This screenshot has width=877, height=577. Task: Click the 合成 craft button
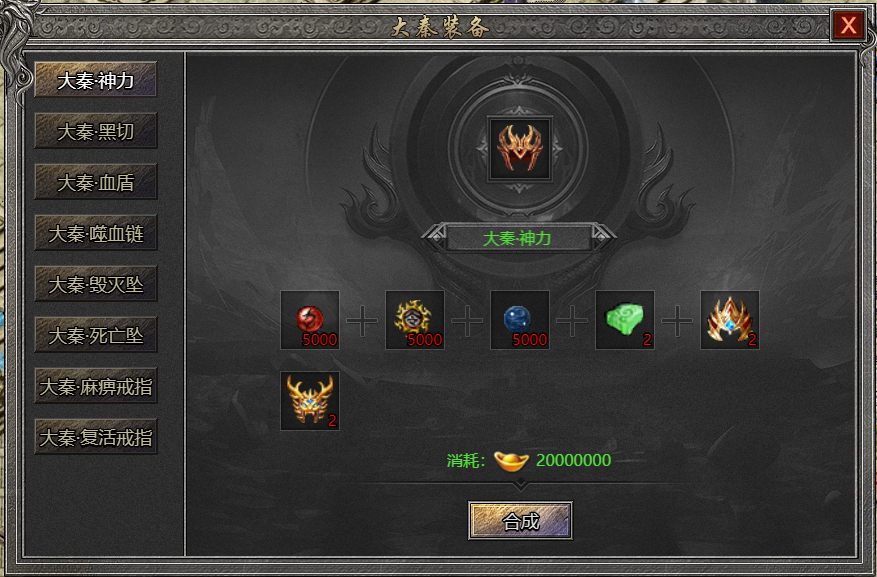click(520, 521)
